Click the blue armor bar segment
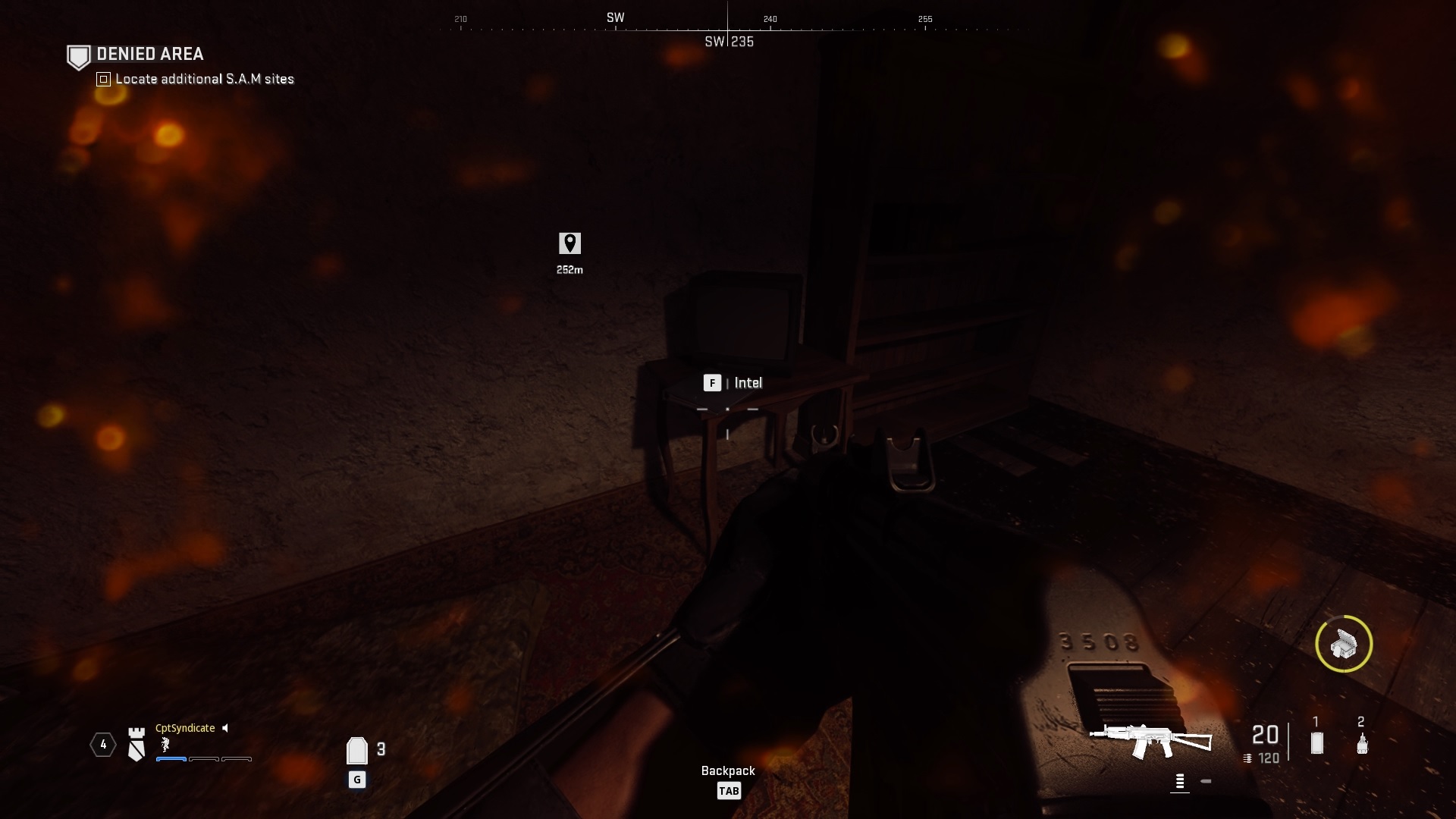1456x819 pixels. [171, 758]
